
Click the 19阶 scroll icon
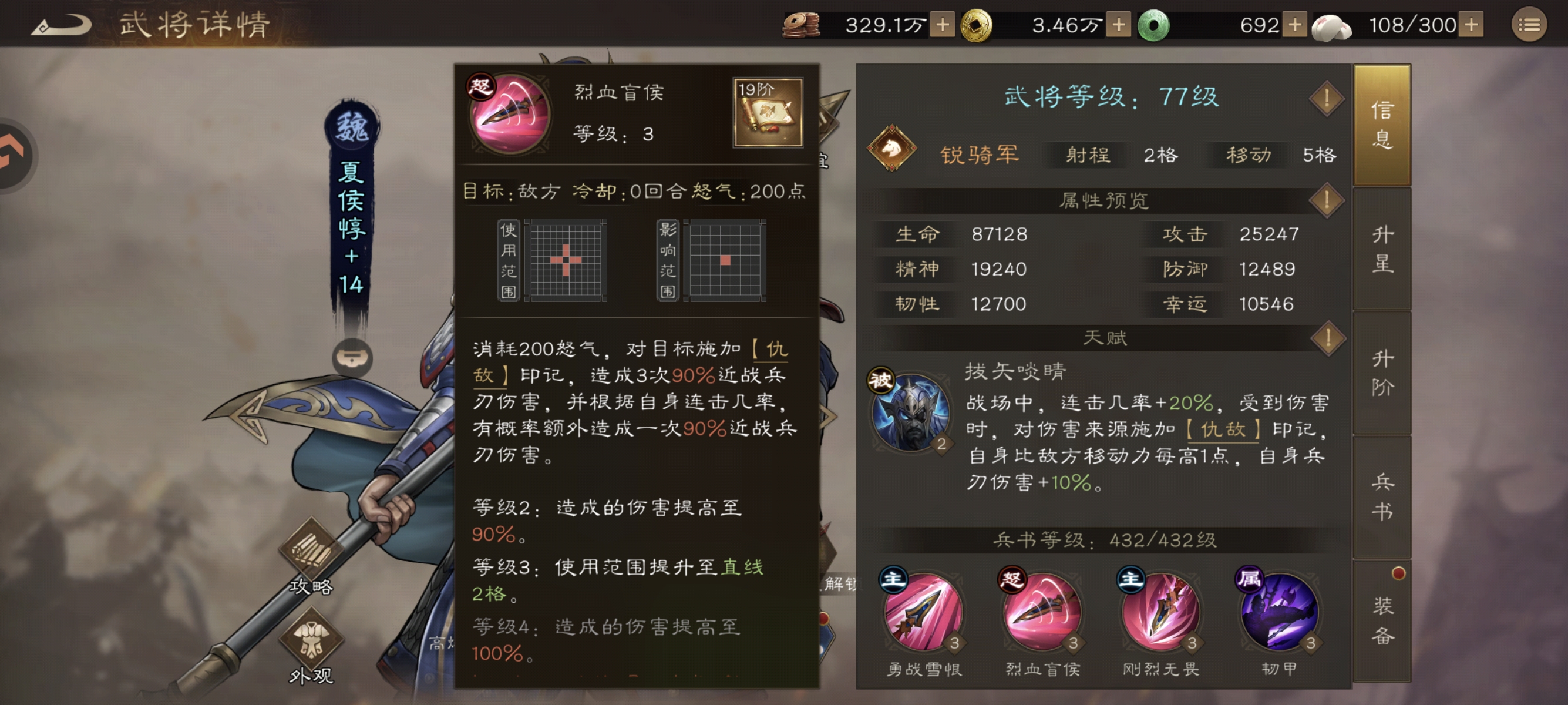click(767, 112)
